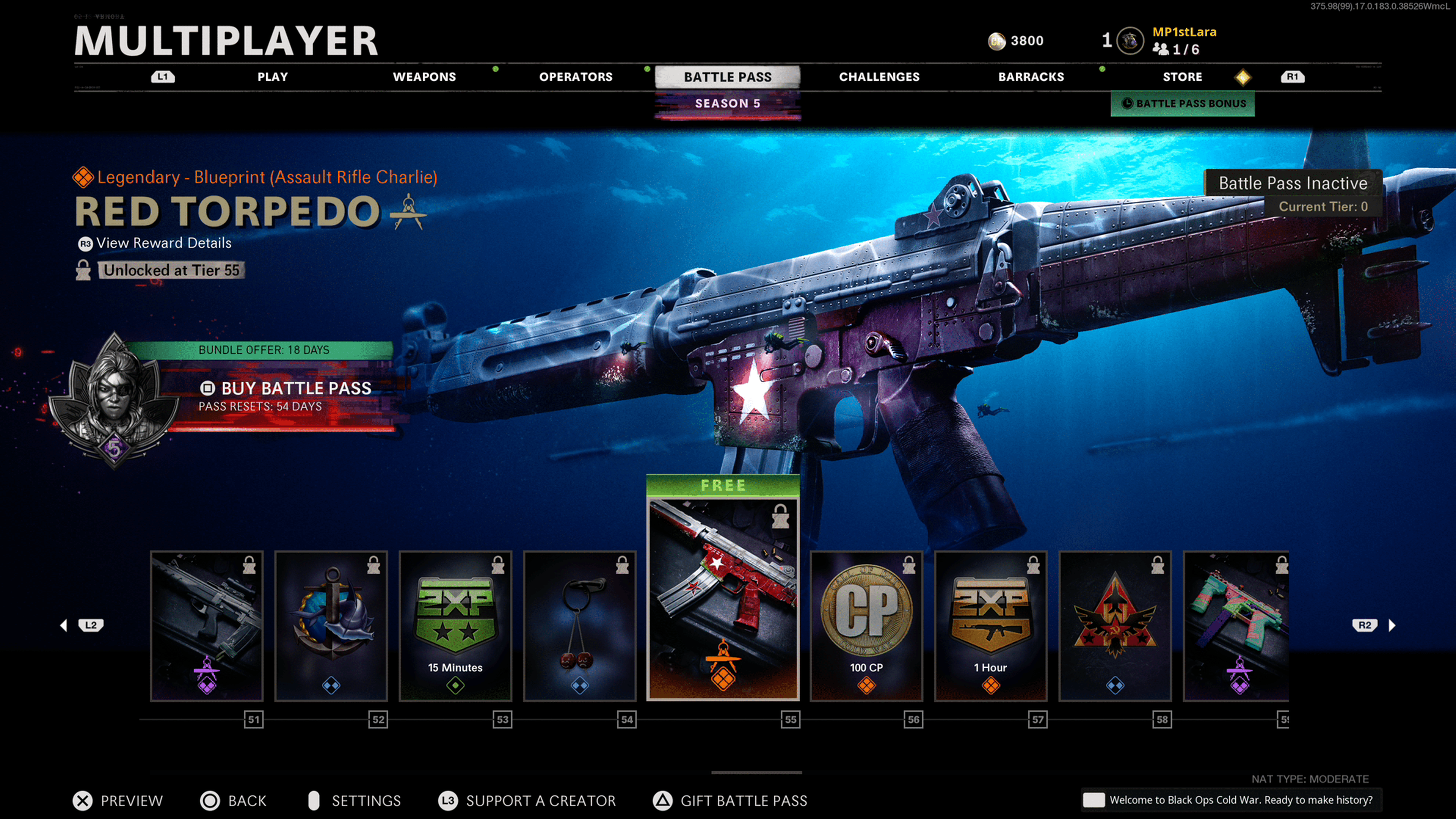1456x819 pixels.
Task: Select the 1 Hour weapon XP token
Action: [991, 626]
